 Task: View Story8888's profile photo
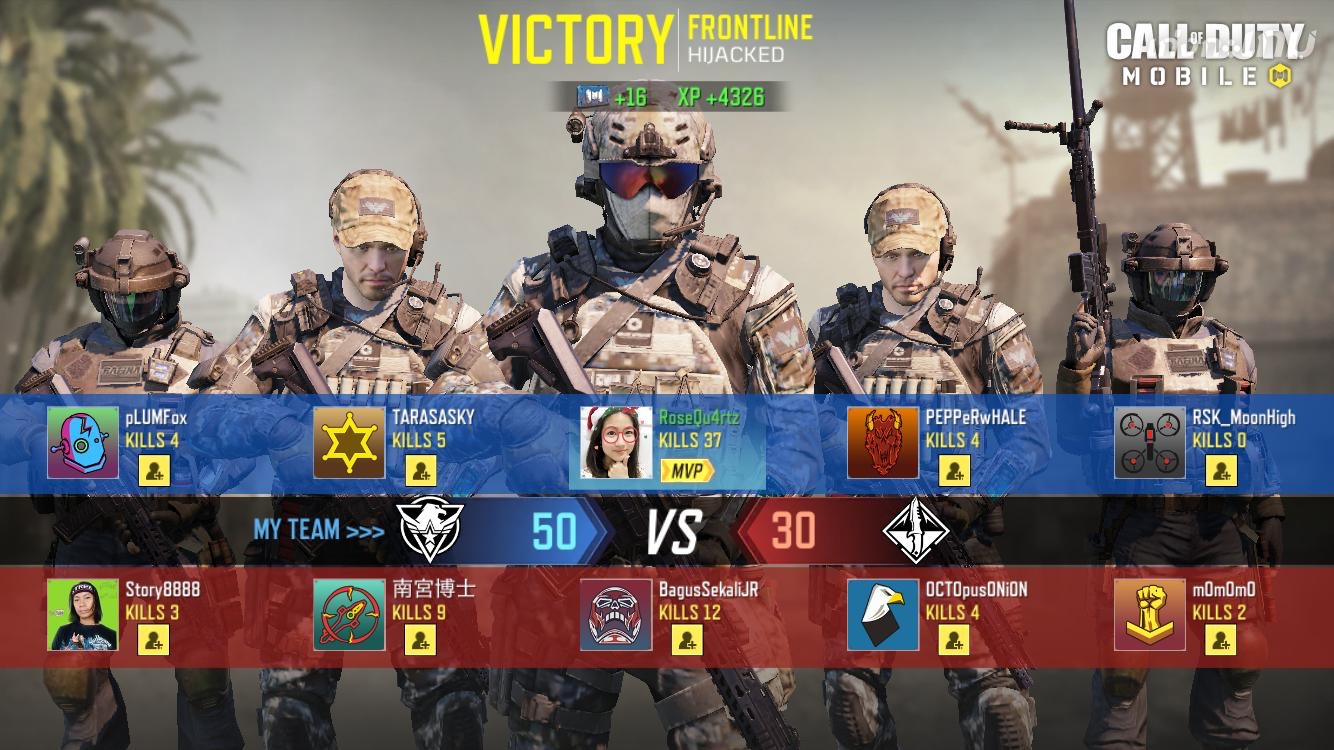click(83, 614)
